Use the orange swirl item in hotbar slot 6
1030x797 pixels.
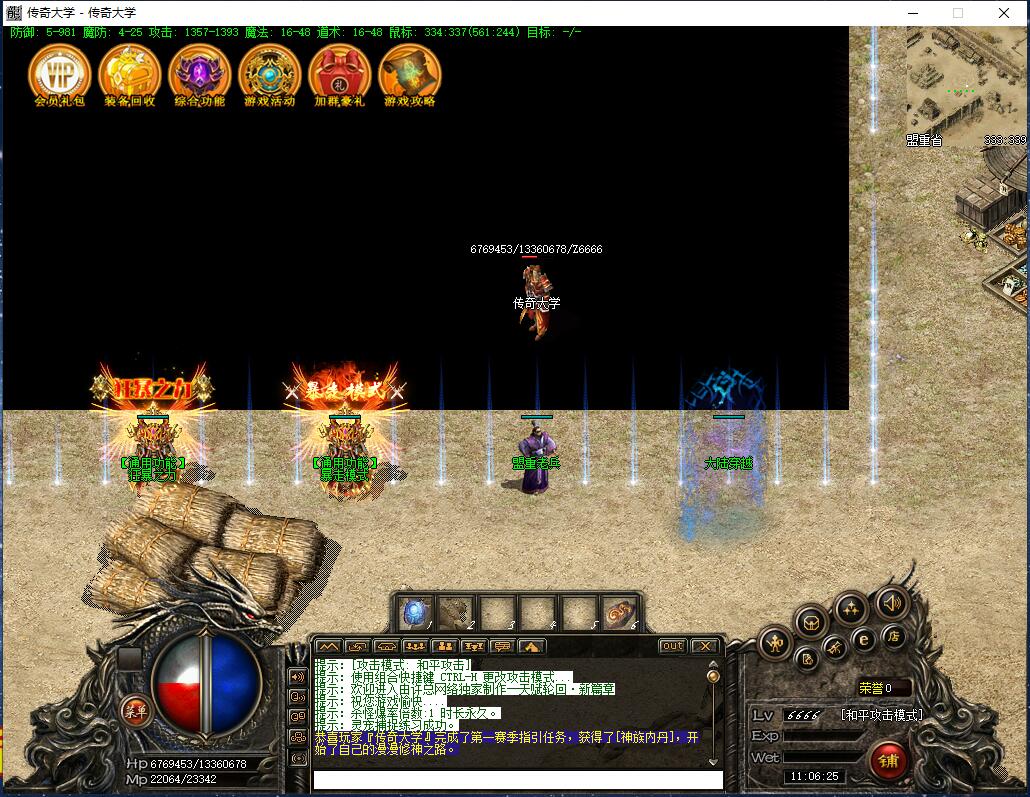pos(618,612)
